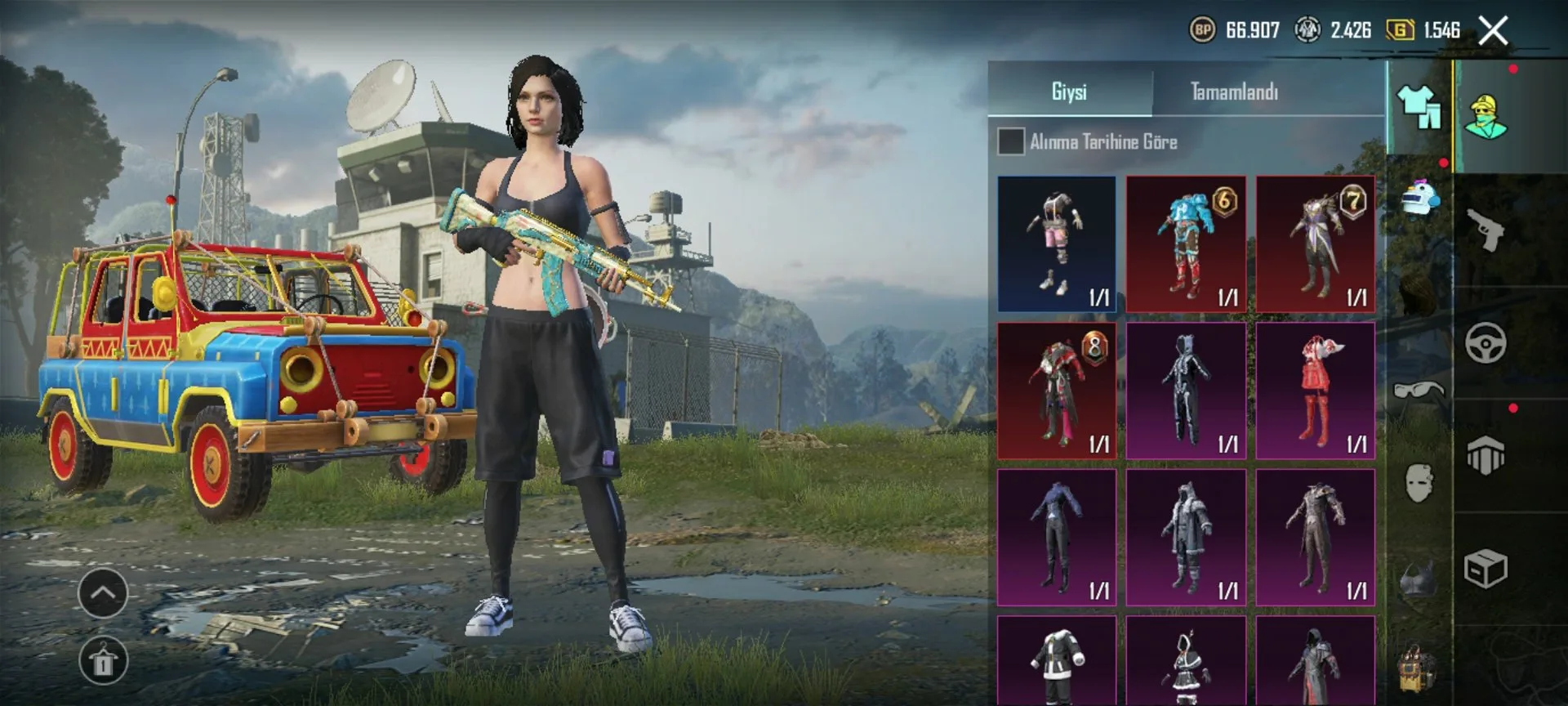
Task: Close the inventory screen
Action: [1493, 31]
